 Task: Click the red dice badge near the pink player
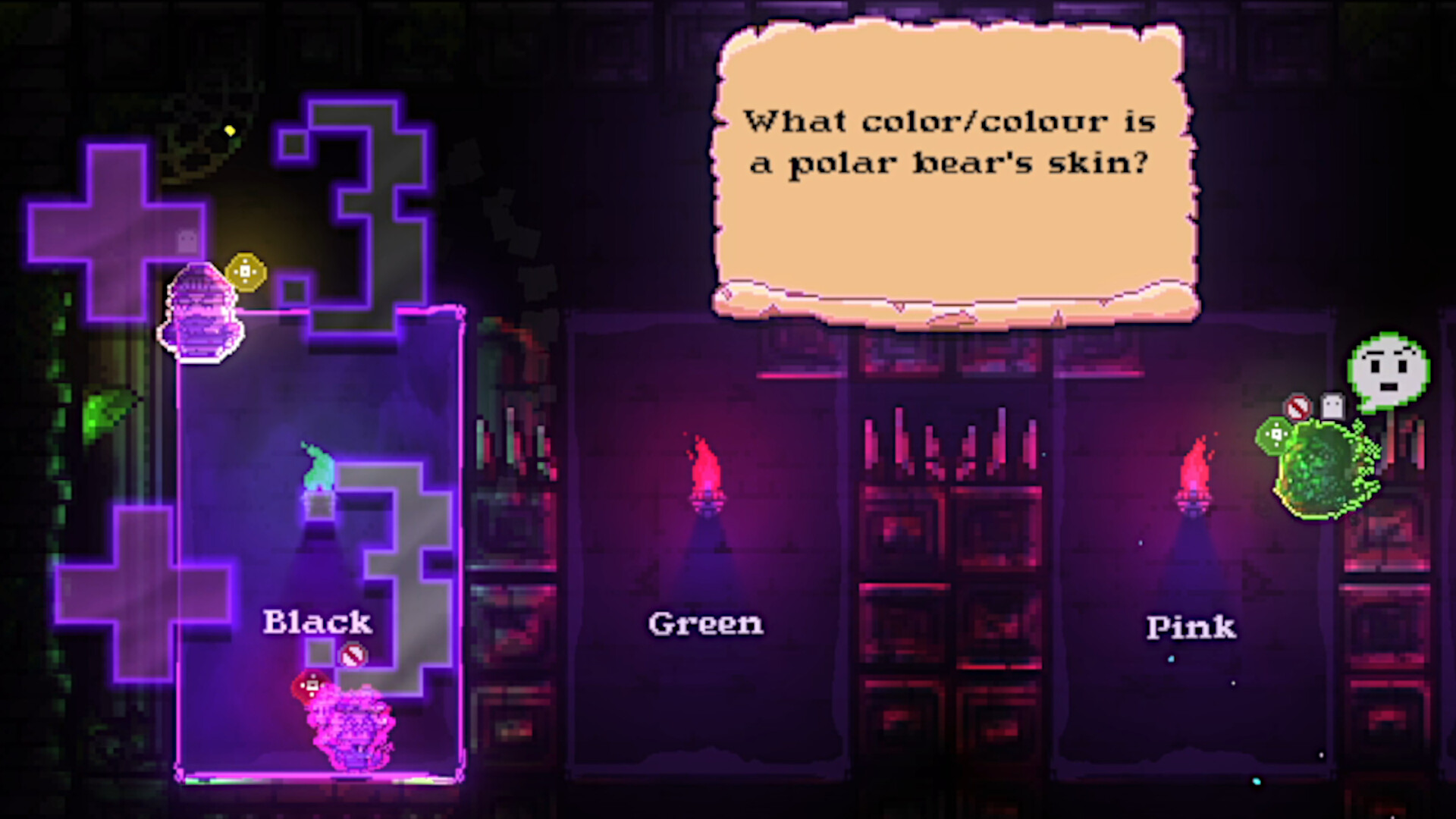(311, 686)
